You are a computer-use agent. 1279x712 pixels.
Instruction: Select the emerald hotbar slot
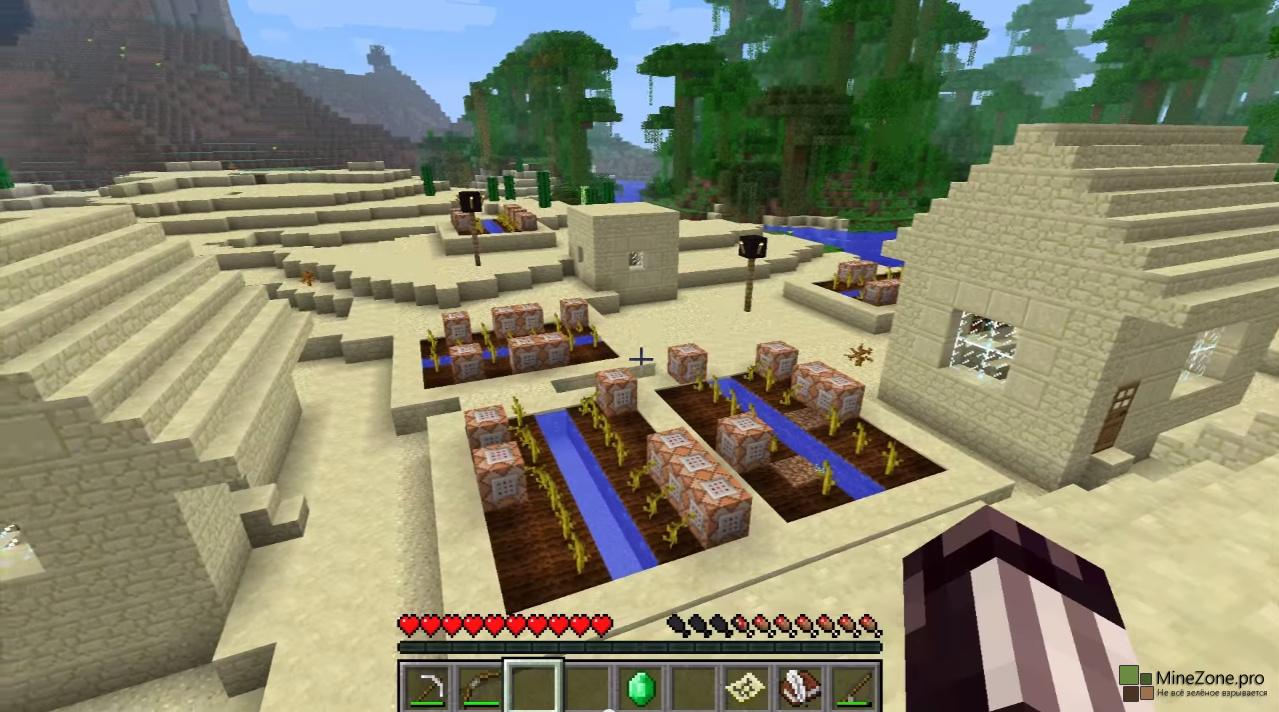[x=640, y=687]
